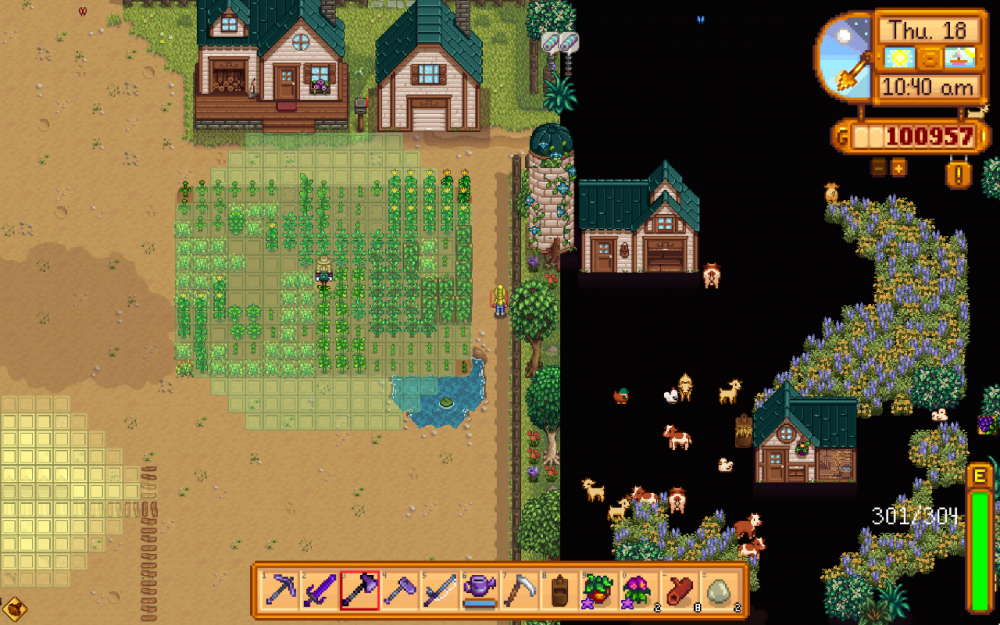Select the pickaxe in the hotbar
The height and width of the screenshot is (625, 1000).
280,591
